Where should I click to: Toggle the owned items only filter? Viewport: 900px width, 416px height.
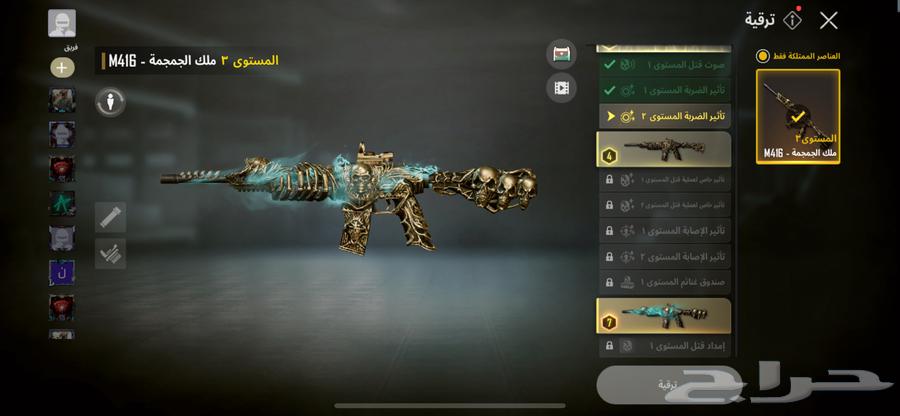tap(763, 57)
